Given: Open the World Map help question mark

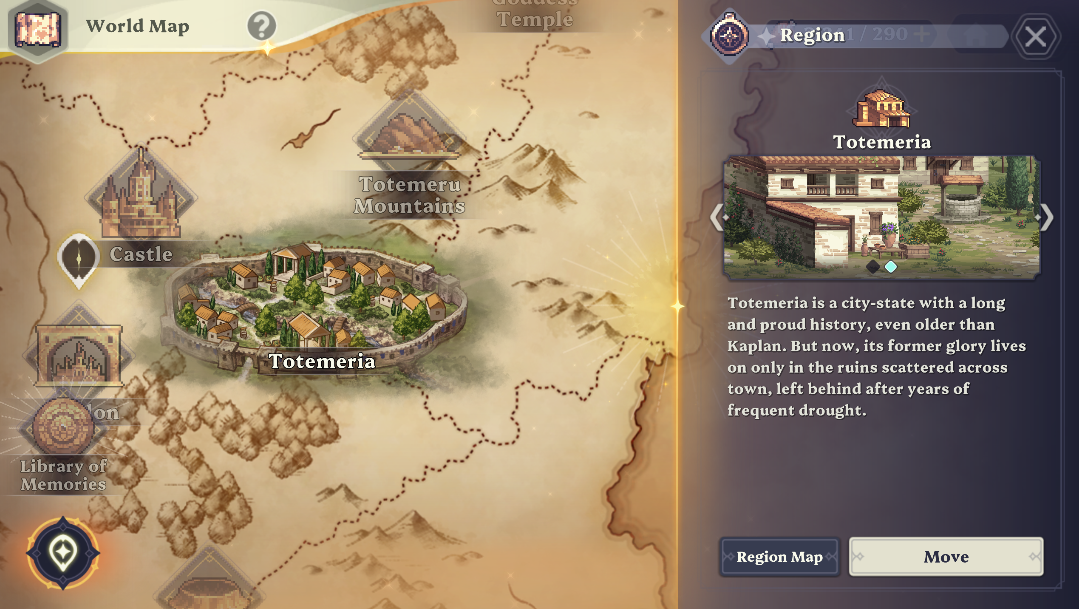Looking at the screenshot, I should pyautogui.click(x=261, y=26).
